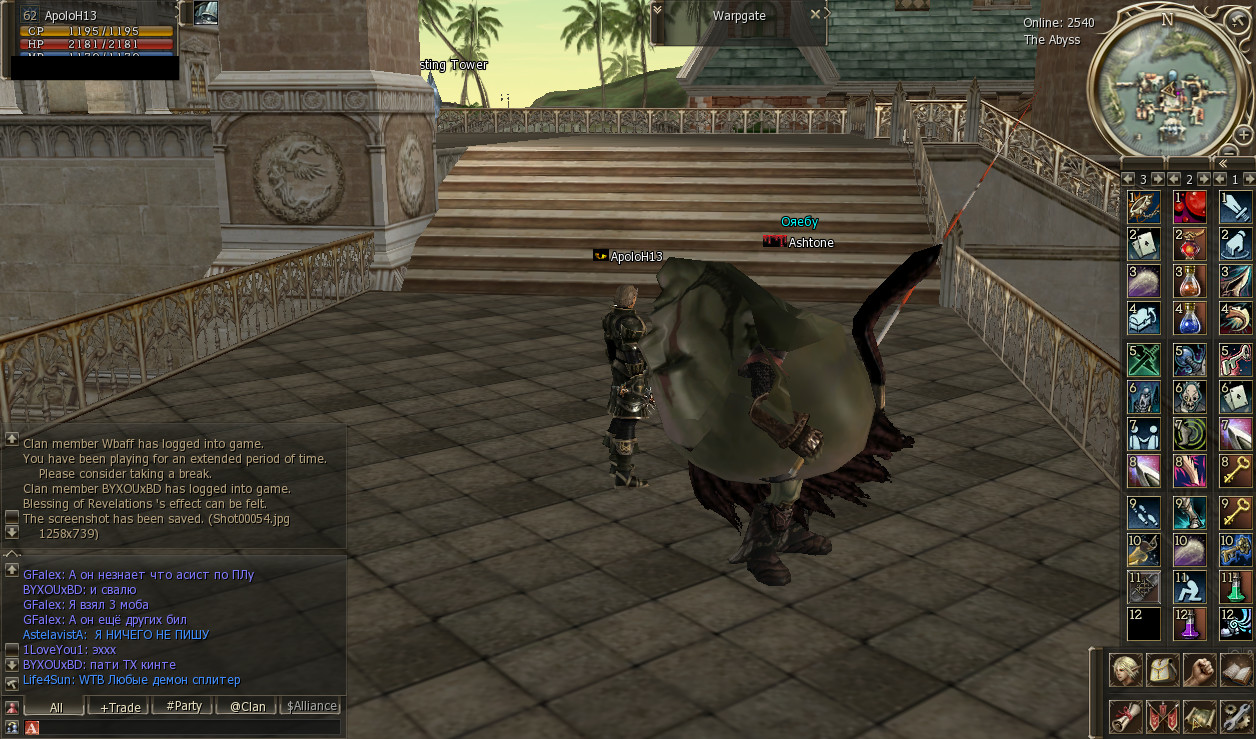This screenshot has height=739, width=1256.
Task: Open the system menu wrench icon
Action: pyautogui.click(x=1236, y=716)
